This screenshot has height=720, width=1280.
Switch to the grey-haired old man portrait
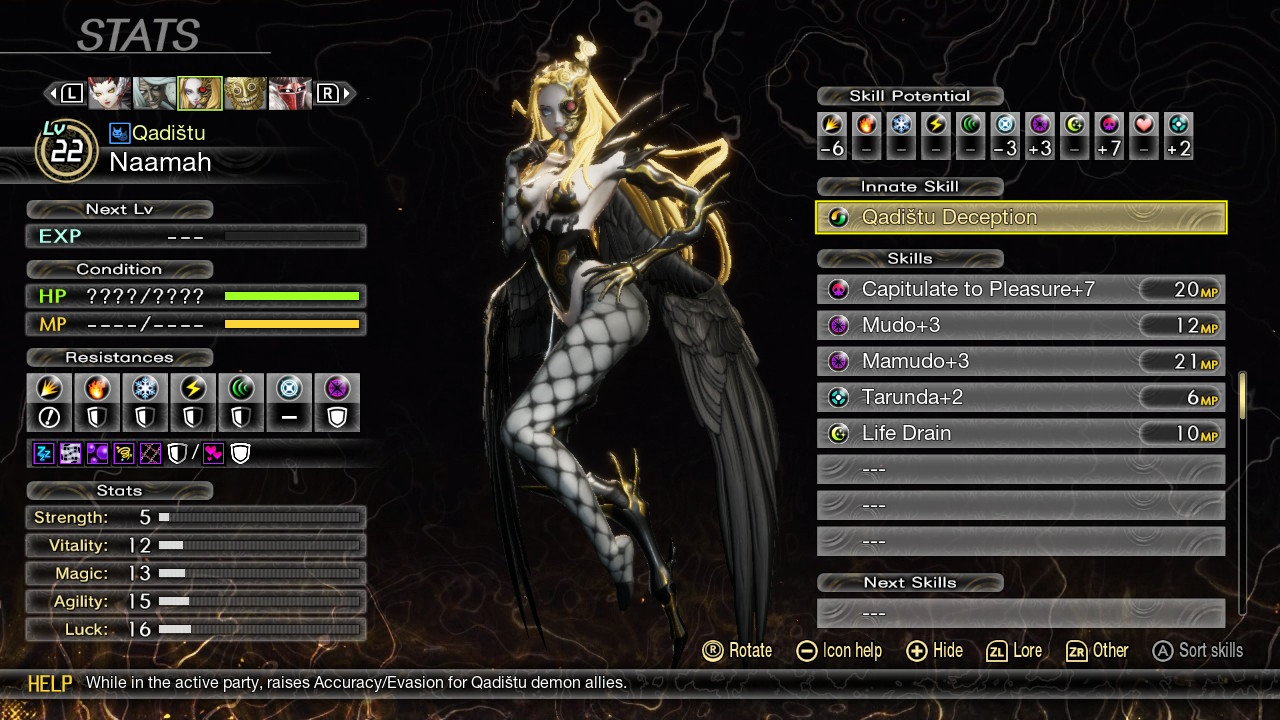click(x=155, y=94)
